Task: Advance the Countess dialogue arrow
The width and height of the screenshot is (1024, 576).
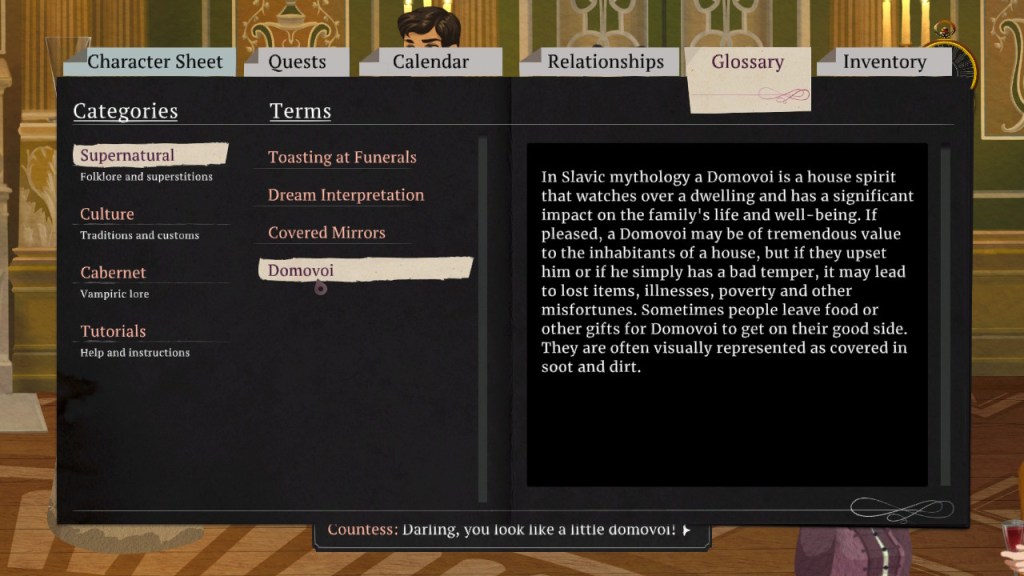Action: pyautogui.click(x=686, y=530)
